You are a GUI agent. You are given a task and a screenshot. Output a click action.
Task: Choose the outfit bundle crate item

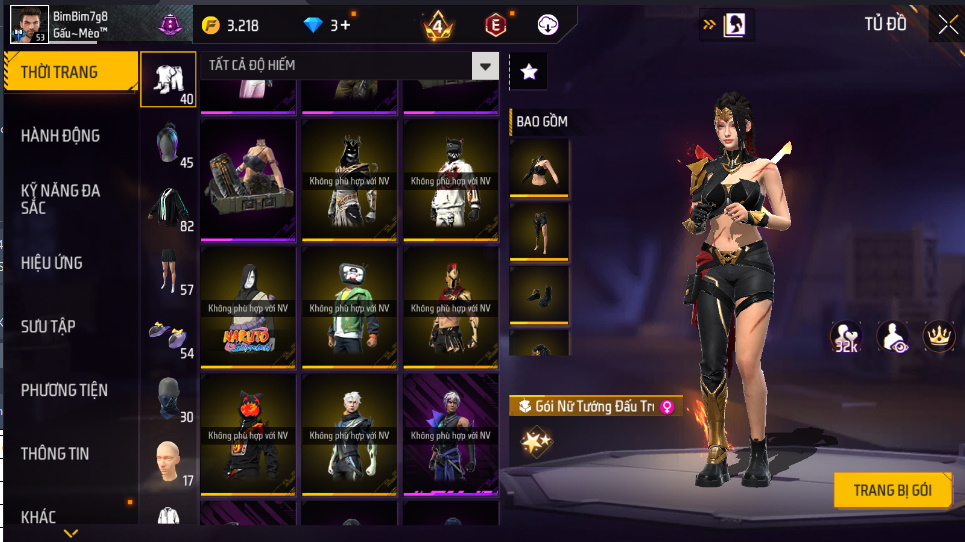click(x=248, y=181)
